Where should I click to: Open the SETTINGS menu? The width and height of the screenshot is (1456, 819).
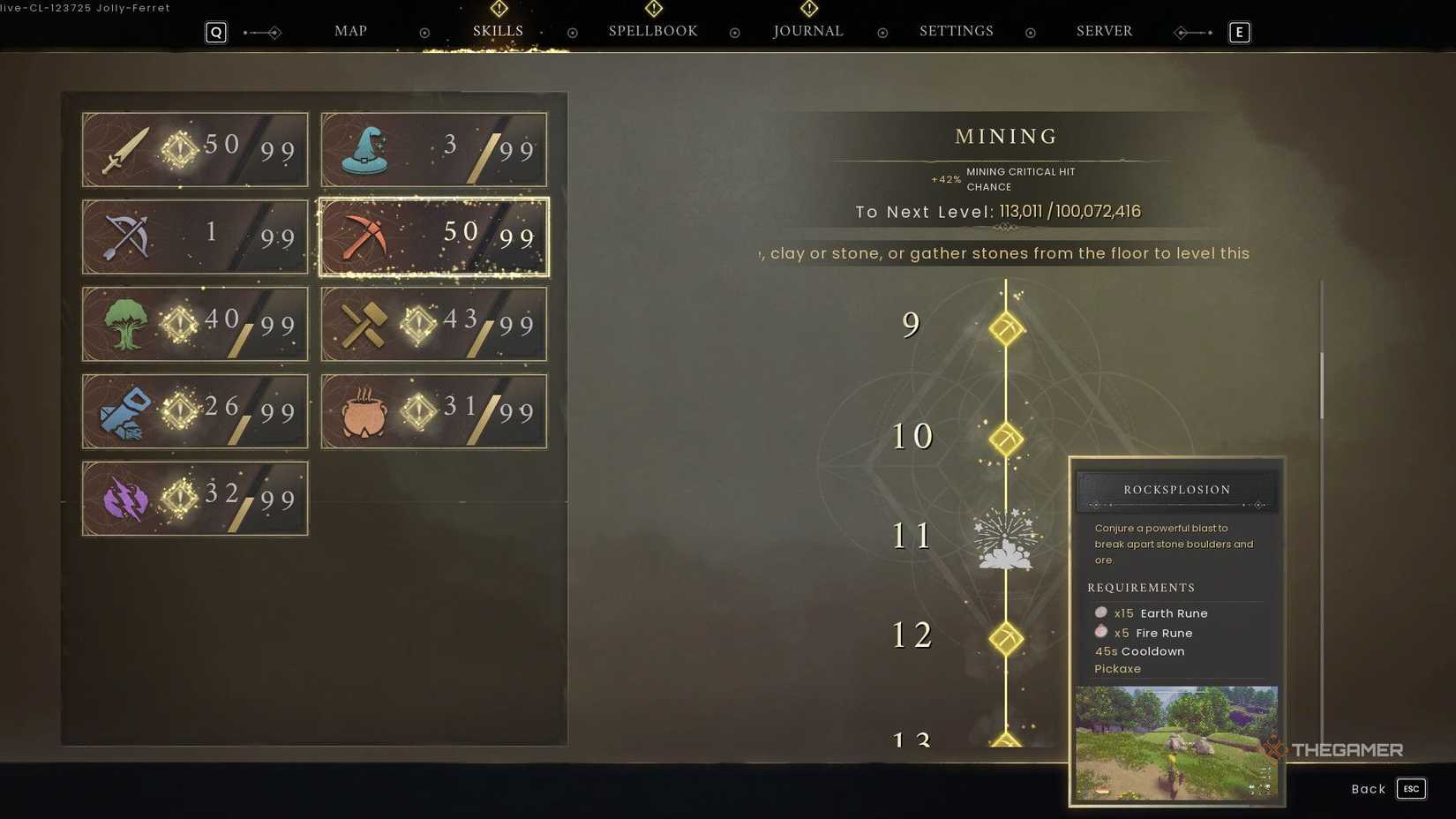click(x=956, y=31)
